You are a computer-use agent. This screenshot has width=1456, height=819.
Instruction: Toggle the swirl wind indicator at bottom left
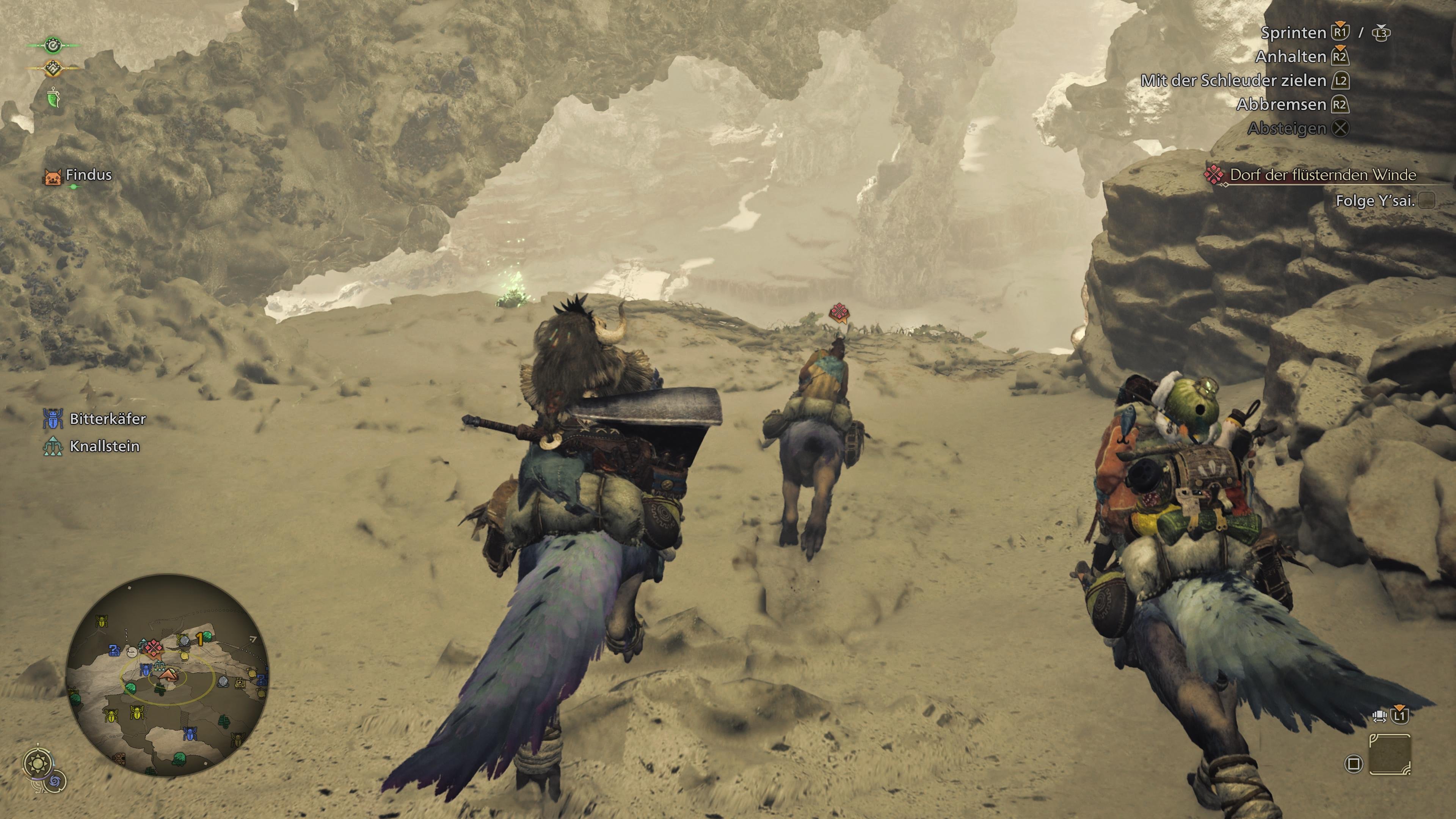click(55, 782)
